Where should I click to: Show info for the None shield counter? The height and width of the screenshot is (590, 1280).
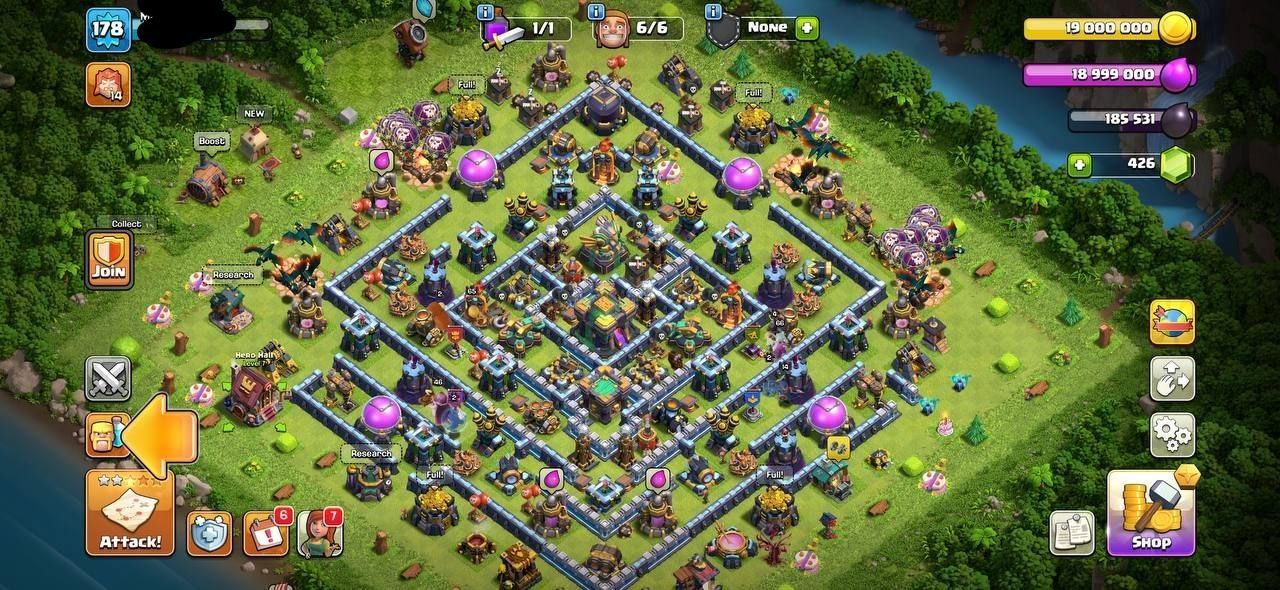pyautogui.click(x=713, y=12)
